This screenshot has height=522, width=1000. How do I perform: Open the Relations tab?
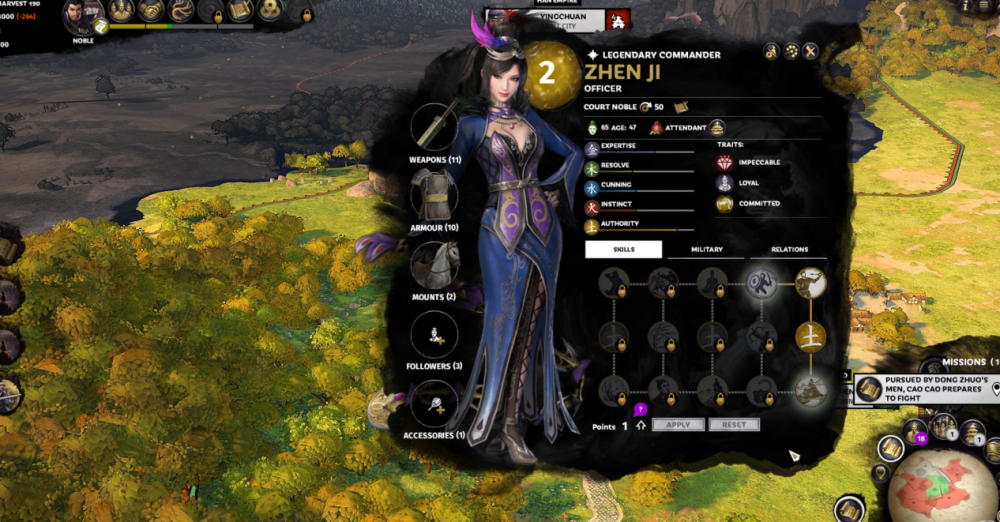coord(790,250)
